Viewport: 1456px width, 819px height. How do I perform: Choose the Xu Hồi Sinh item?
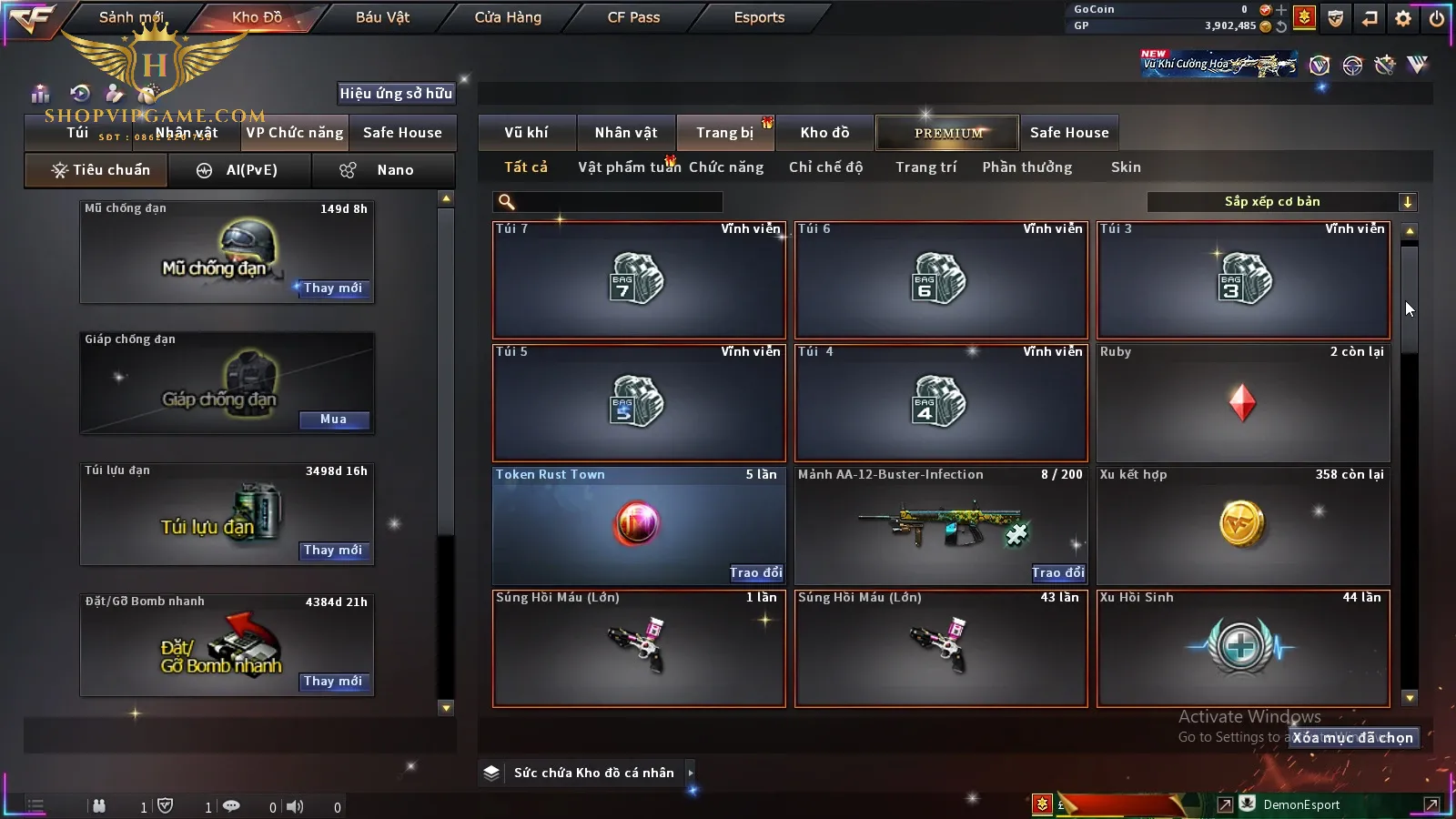pyautogui.click(x=1243, y=648)
